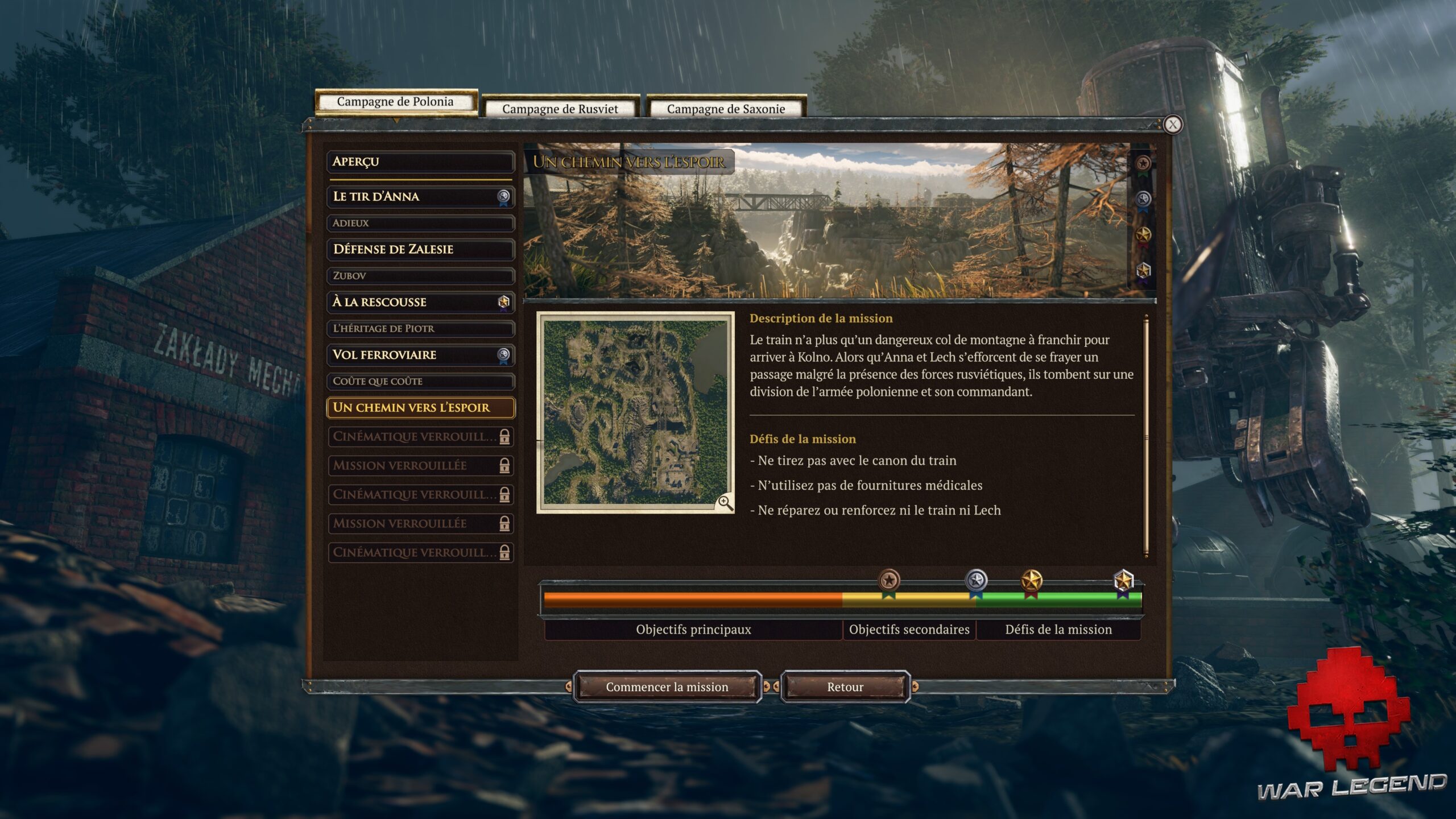1456x819 pixels.
Task: Select the Défense de Zalesie mission entry
Action: [x=420, y=249]
